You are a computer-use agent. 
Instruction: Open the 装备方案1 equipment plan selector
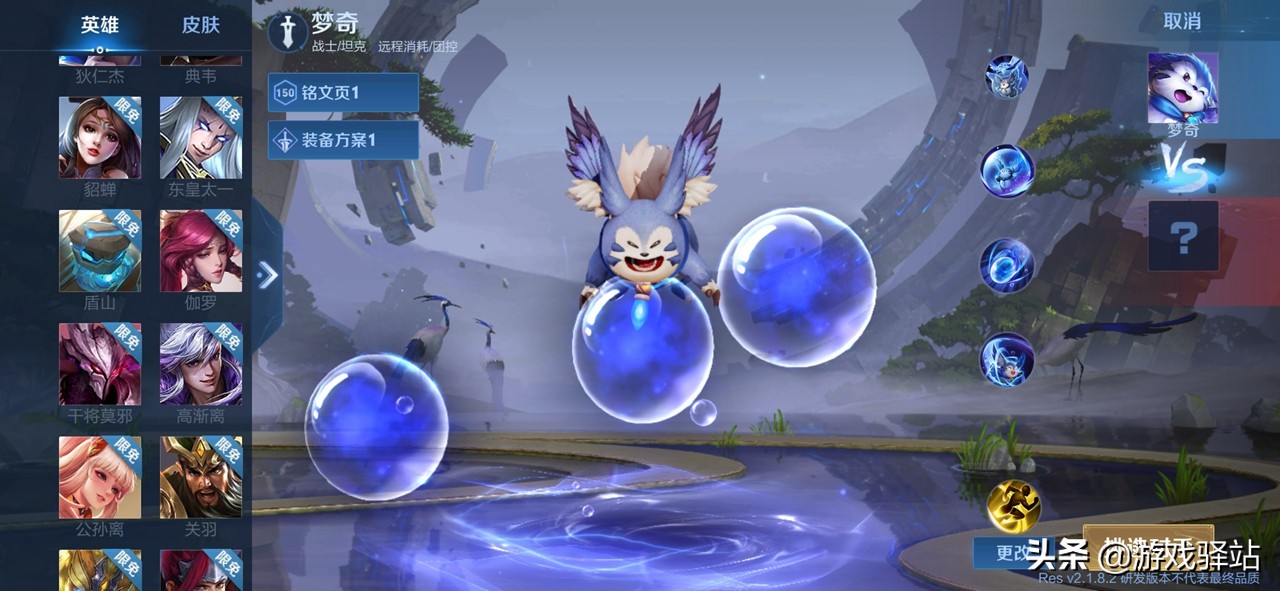pyautogui.click(x=343, y=140)
